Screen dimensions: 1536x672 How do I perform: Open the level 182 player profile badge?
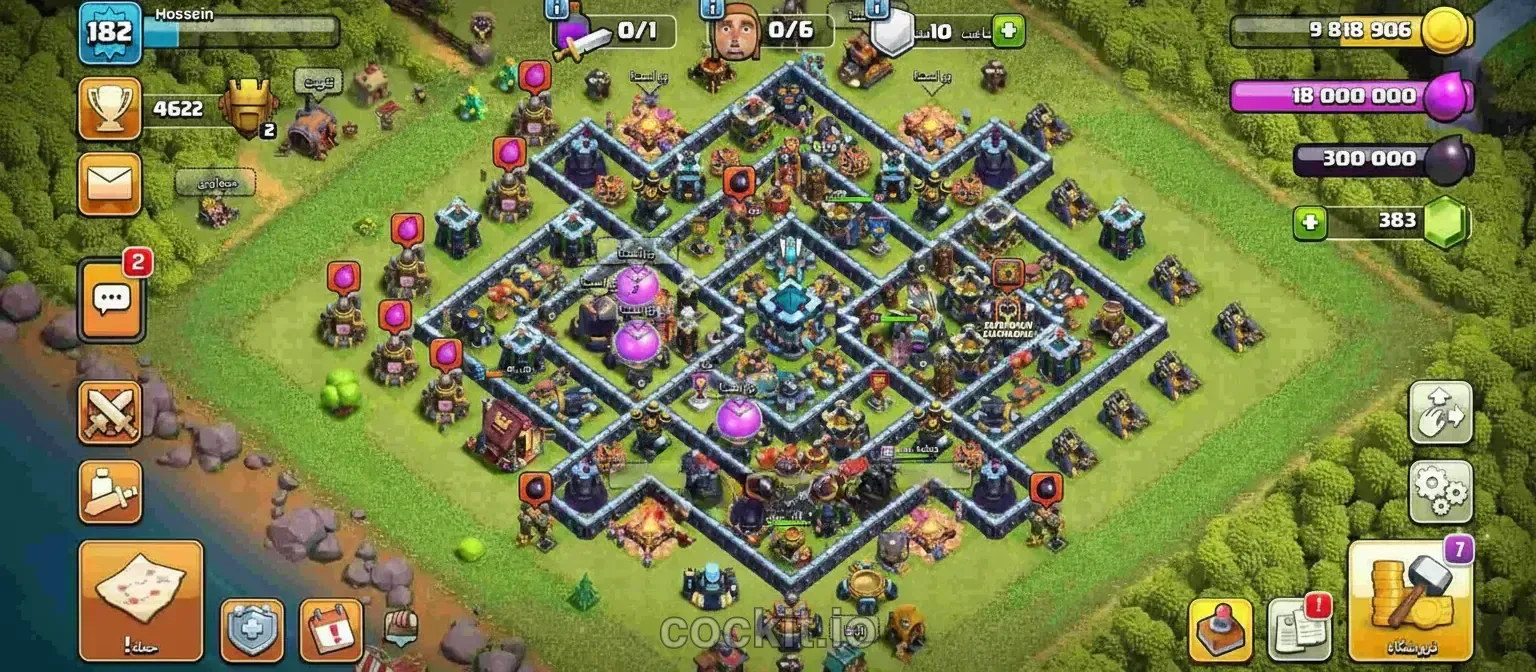click(109, 32)
